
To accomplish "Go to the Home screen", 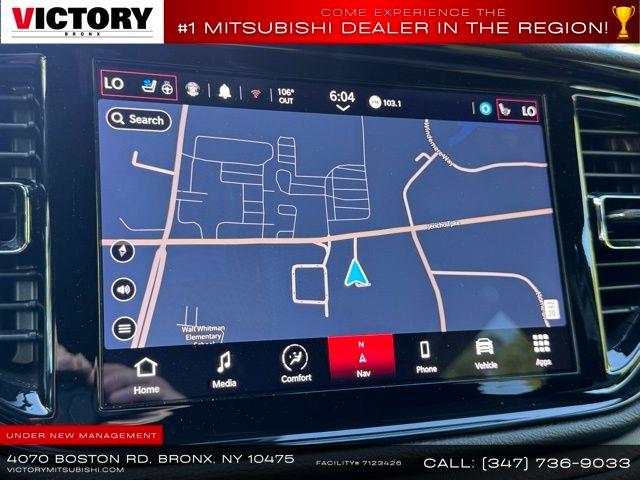I will [x=146, y=374].
